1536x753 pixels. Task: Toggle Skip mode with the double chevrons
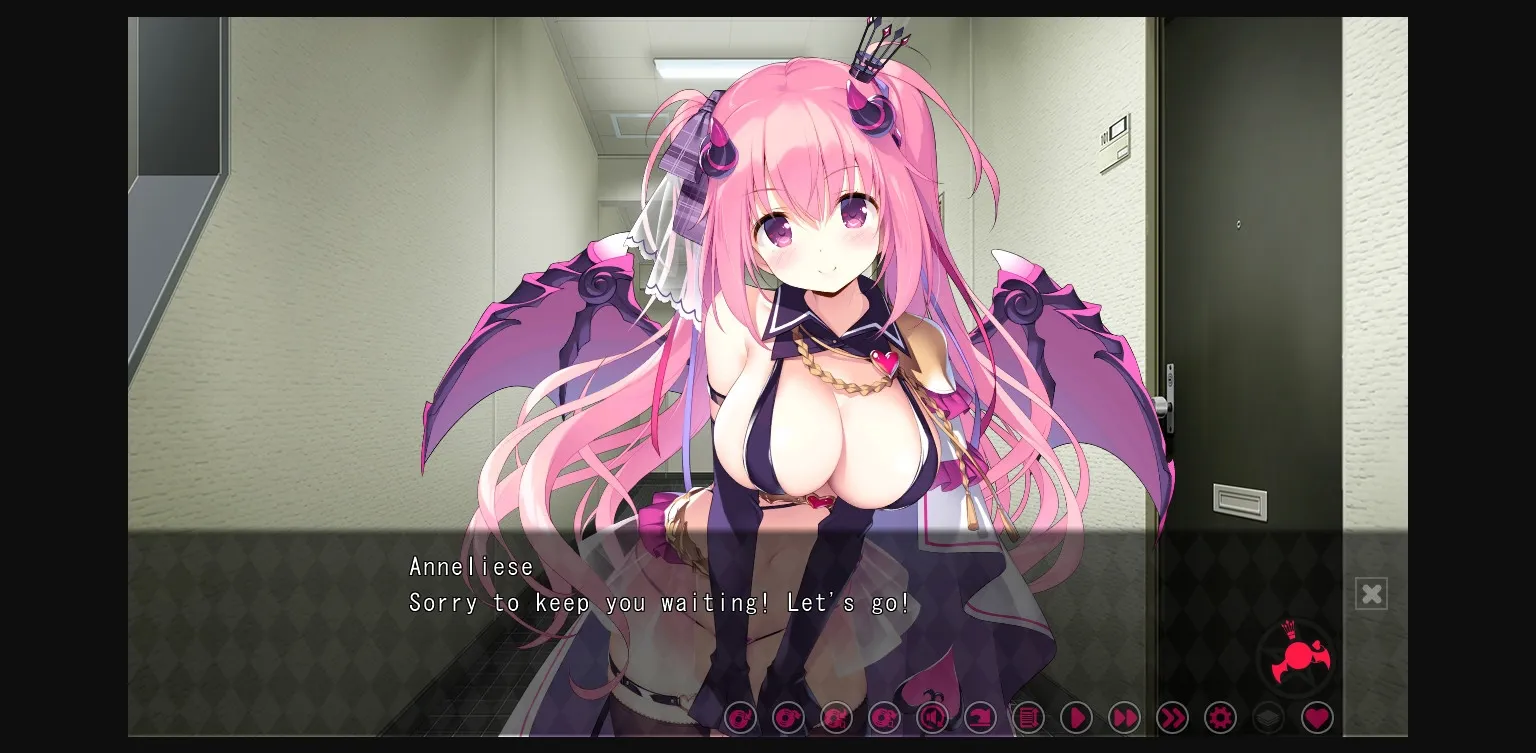pos(1173,718)
